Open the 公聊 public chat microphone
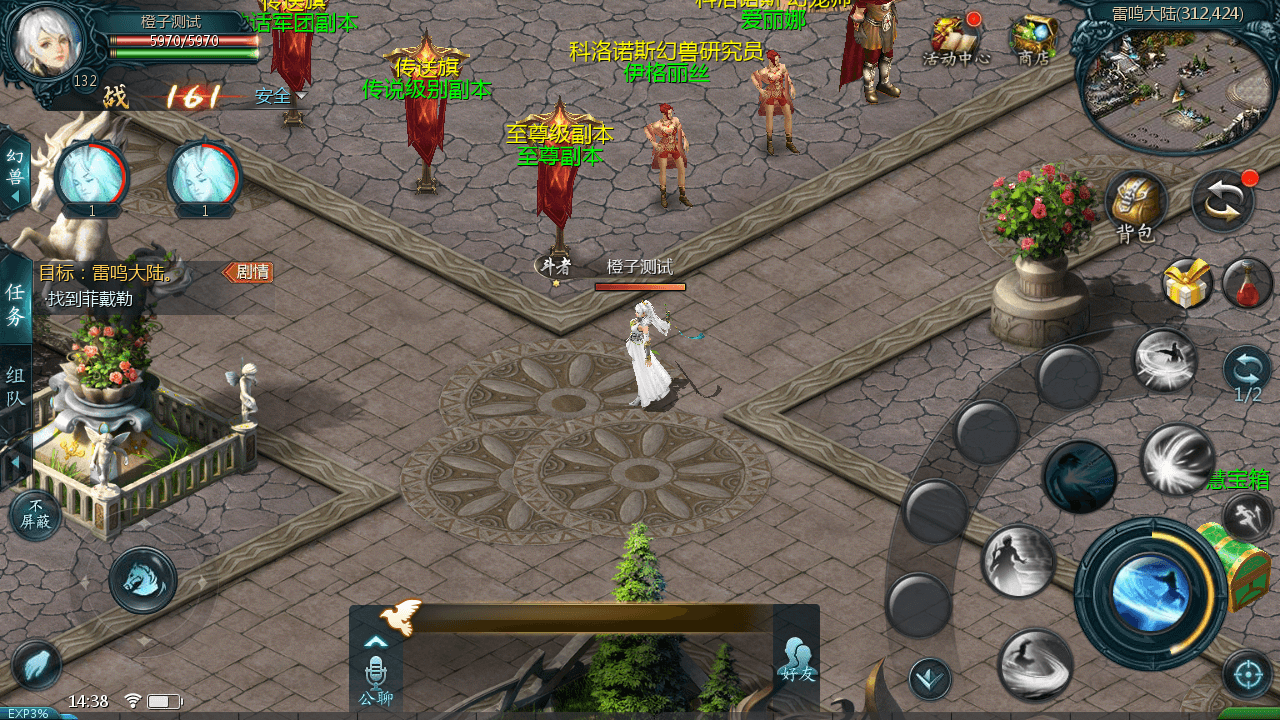 point(376,677)
